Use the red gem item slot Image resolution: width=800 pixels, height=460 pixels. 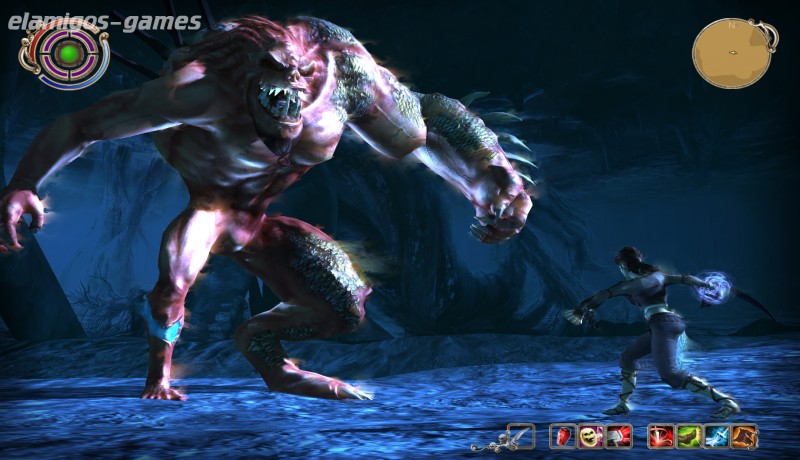564,436
